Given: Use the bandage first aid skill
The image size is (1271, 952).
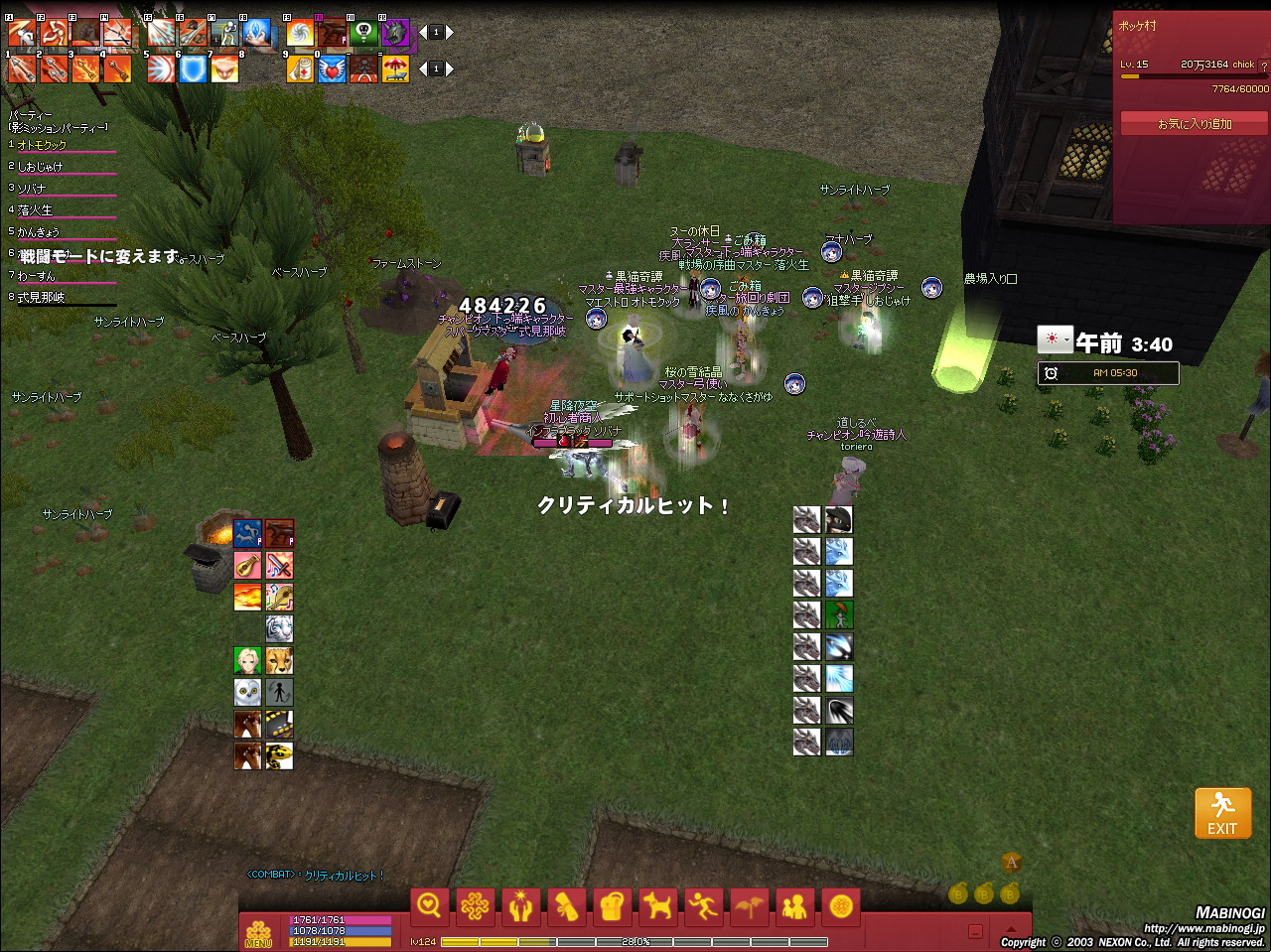Looking at the screenshot, I should tap(301, 68).
